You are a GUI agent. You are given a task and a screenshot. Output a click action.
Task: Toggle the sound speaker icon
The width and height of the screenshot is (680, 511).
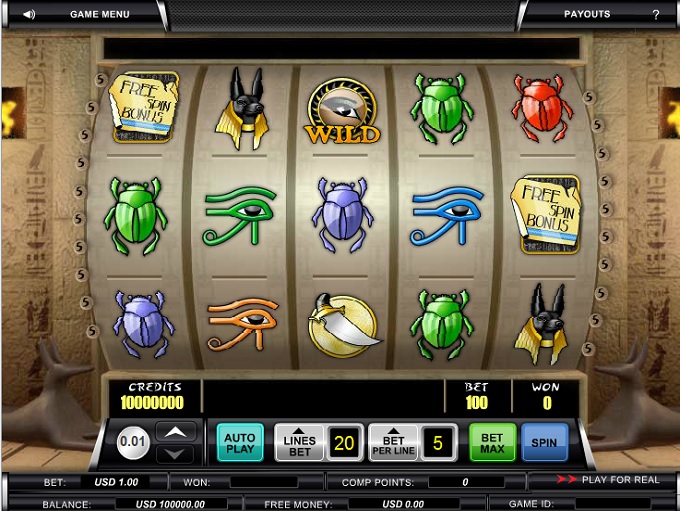(x=28, y=14)
